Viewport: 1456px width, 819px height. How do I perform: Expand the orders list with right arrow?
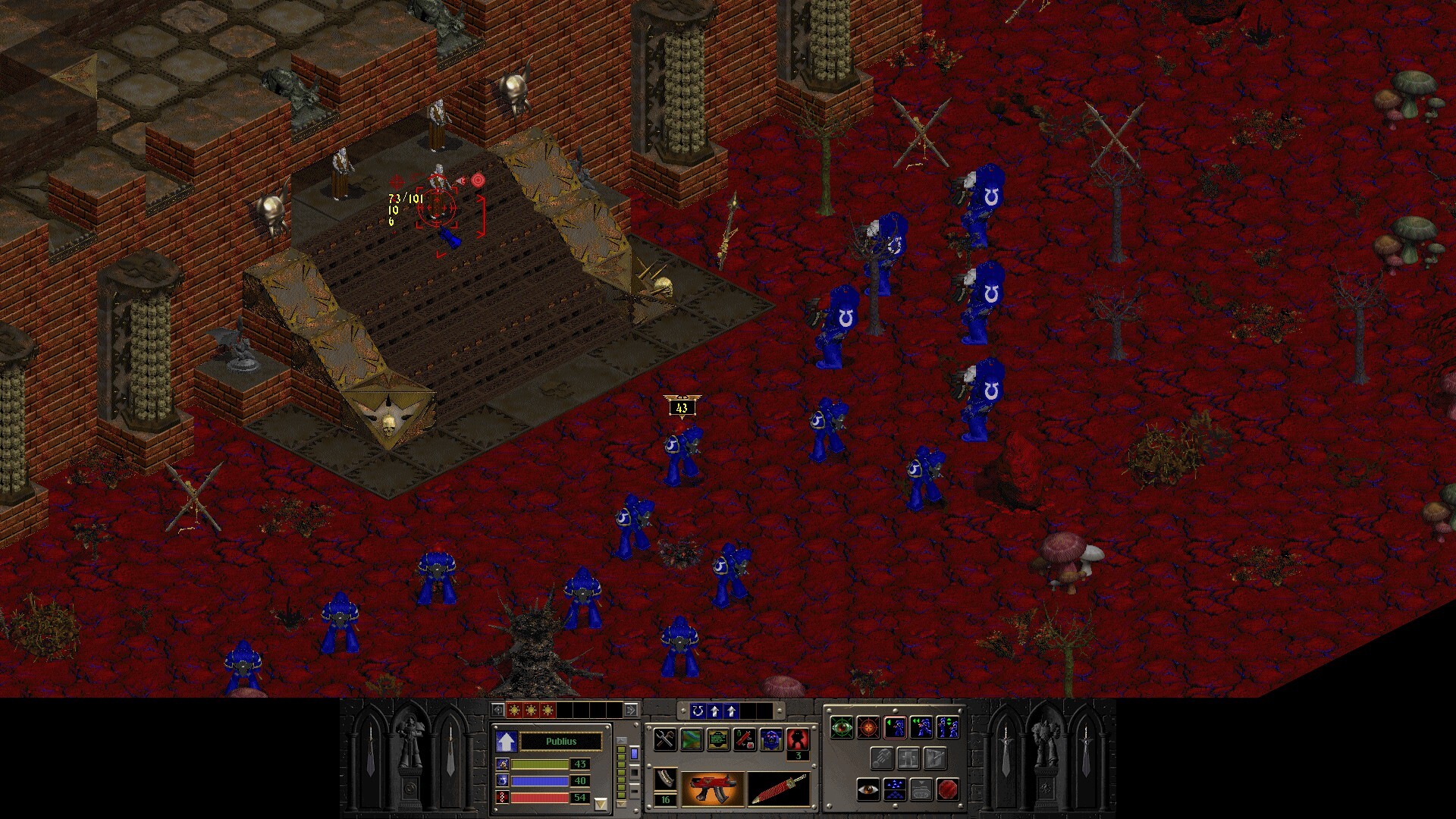(x=630, y=711)
